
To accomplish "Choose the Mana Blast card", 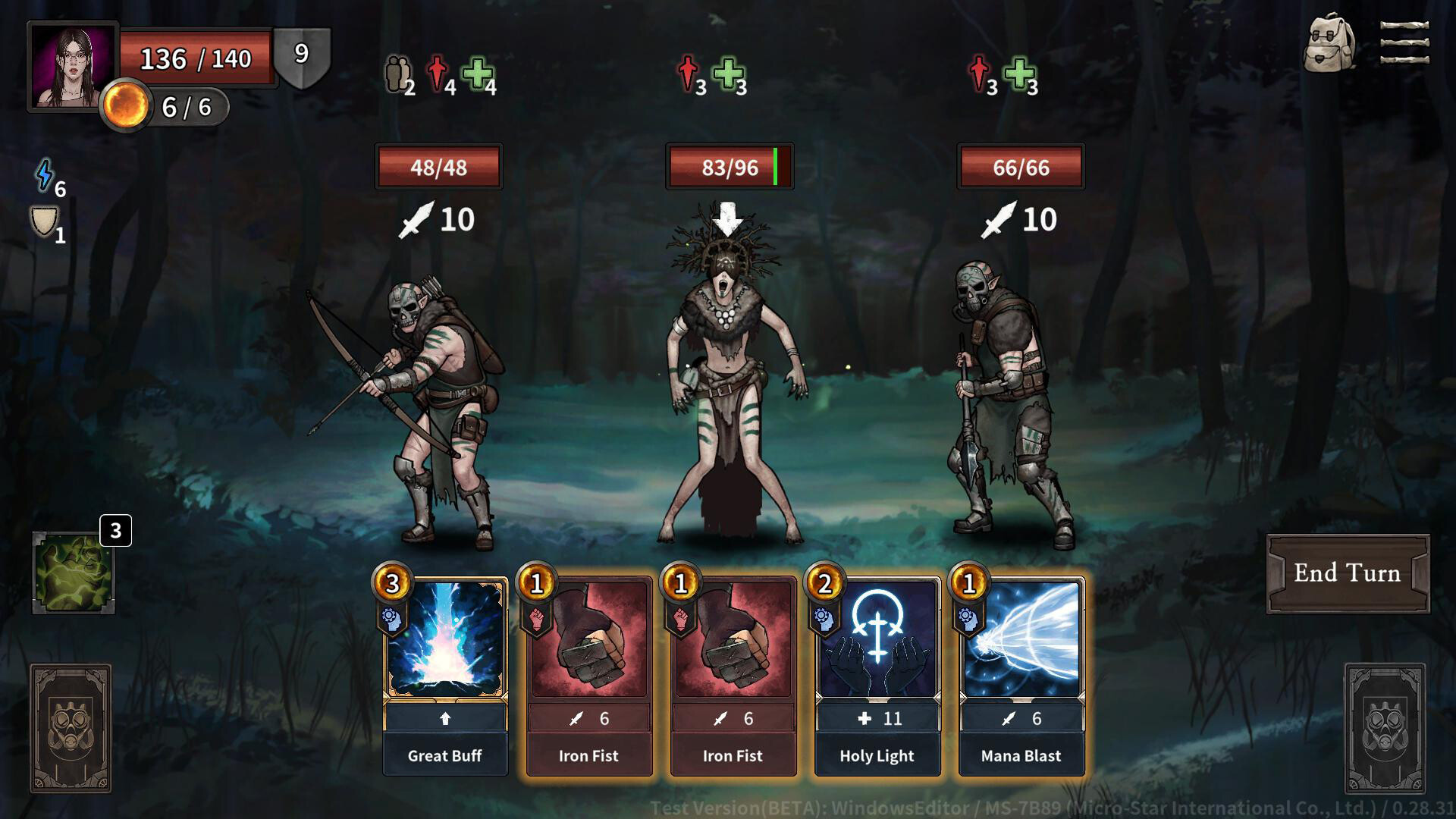I will 1021,675.
